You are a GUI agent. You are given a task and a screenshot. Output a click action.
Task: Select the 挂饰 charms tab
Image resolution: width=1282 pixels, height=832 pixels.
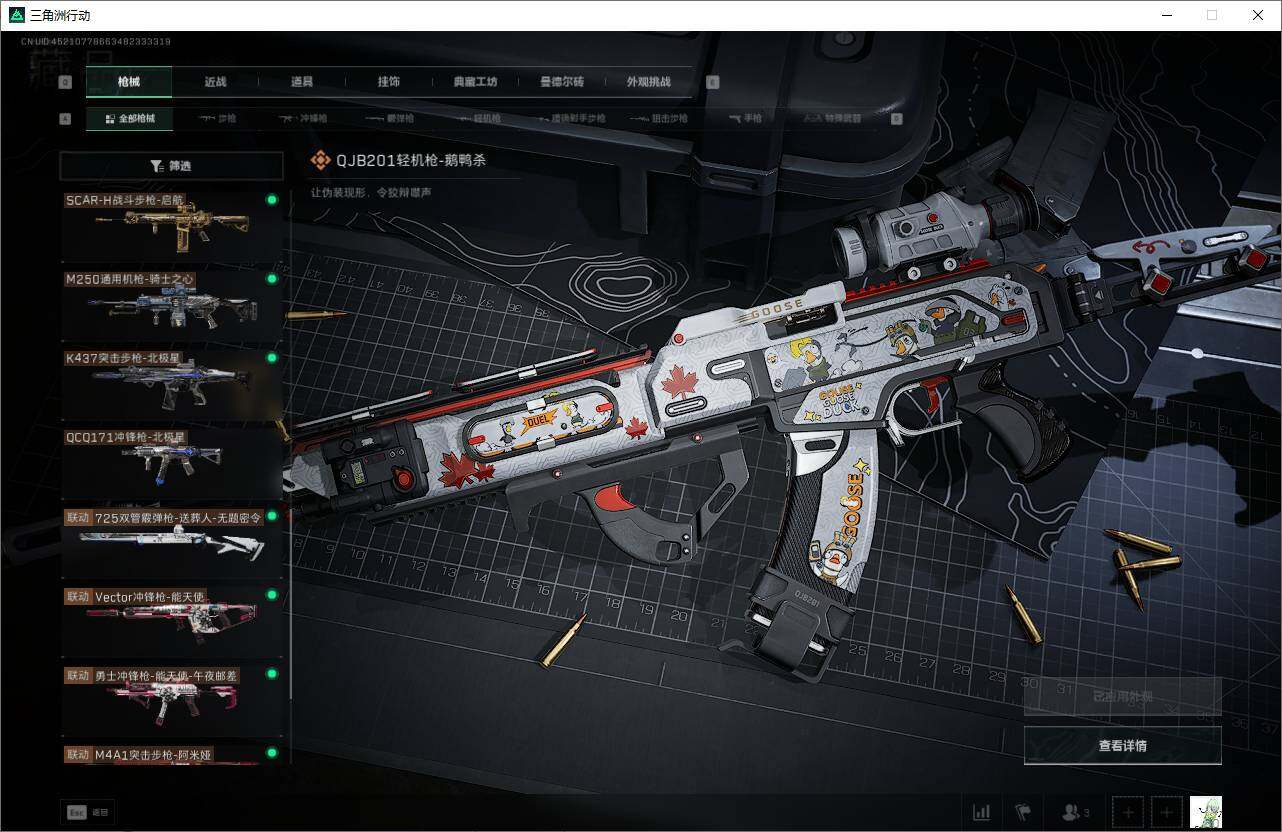[x=389, y=82]
